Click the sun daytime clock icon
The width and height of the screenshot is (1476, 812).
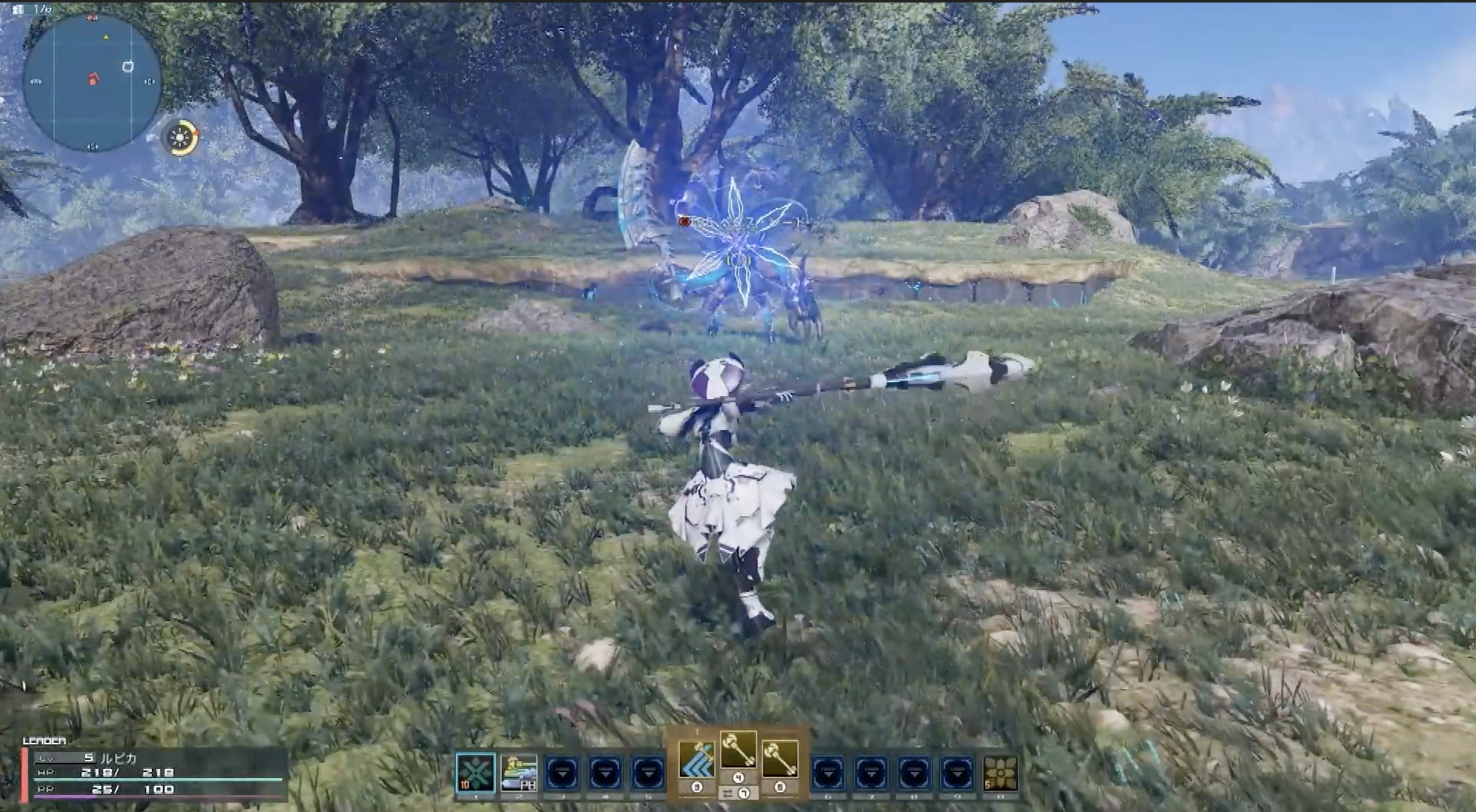(180, 137)
